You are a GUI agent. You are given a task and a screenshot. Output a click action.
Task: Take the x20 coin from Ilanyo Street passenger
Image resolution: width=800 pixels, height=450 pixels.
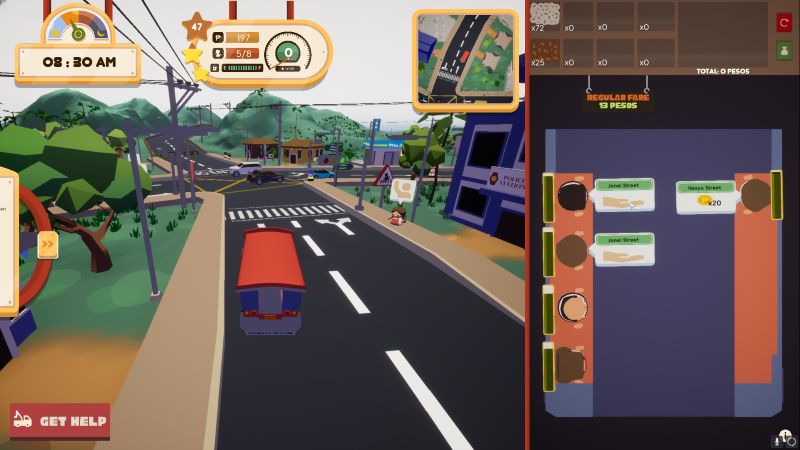708,201
